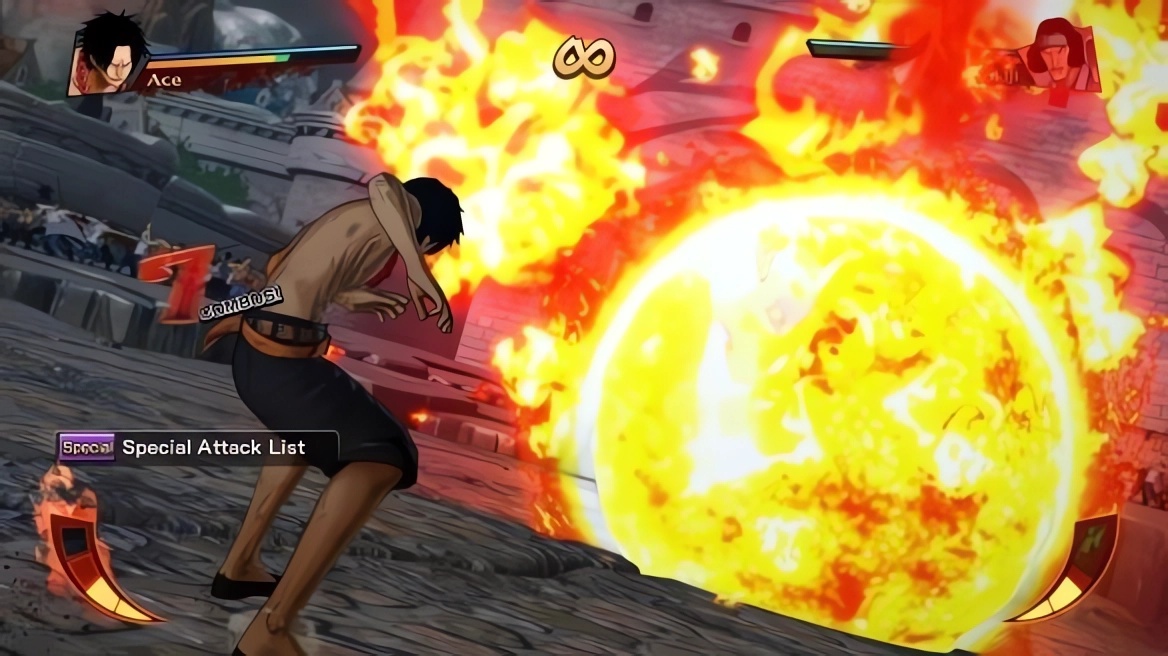This screenshot has width=1168, height=656.
Task: Click Ace's character portrait
Action: 106,56
